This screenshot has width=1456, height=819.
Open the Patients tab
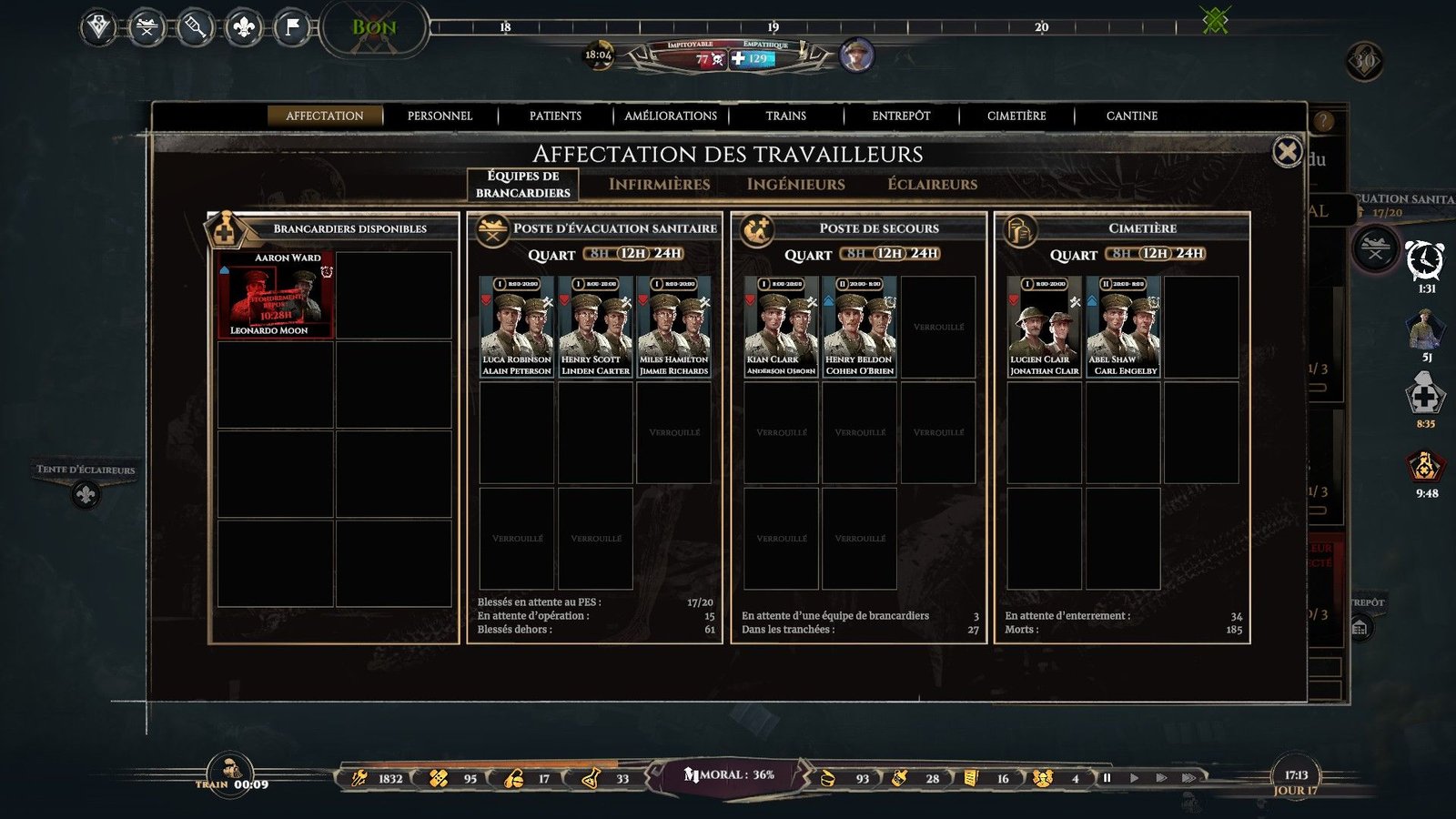(555, 116)
